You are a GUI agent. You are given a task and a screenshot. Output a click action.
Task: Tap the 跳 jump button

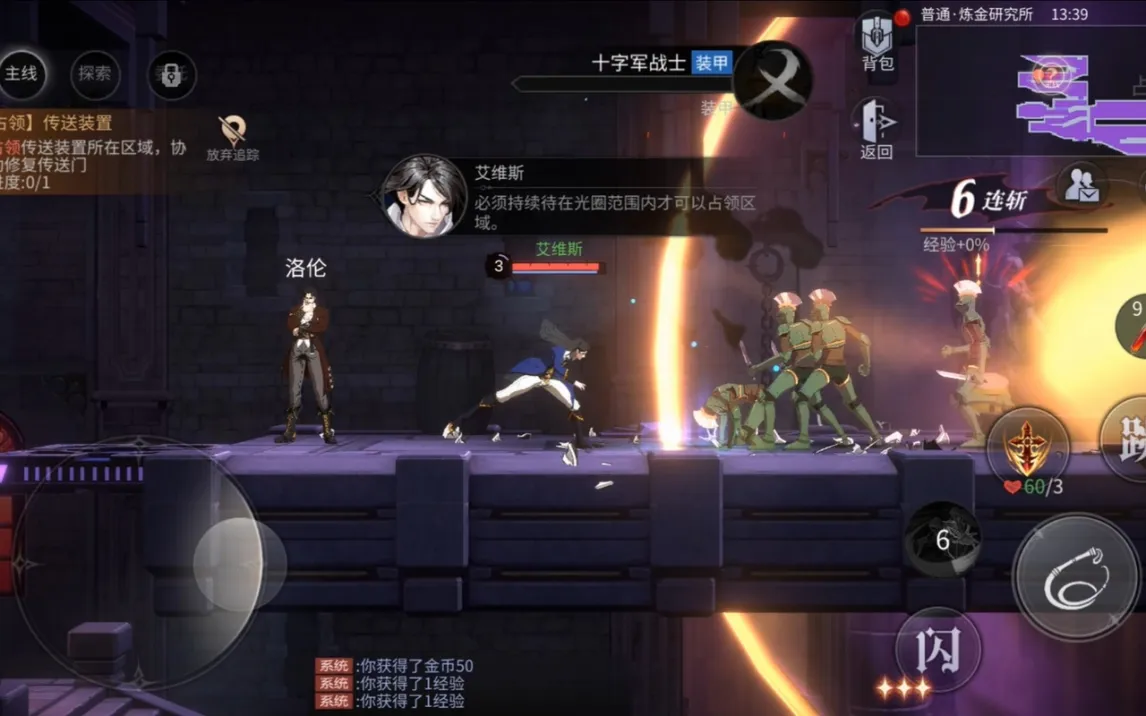1128,438
